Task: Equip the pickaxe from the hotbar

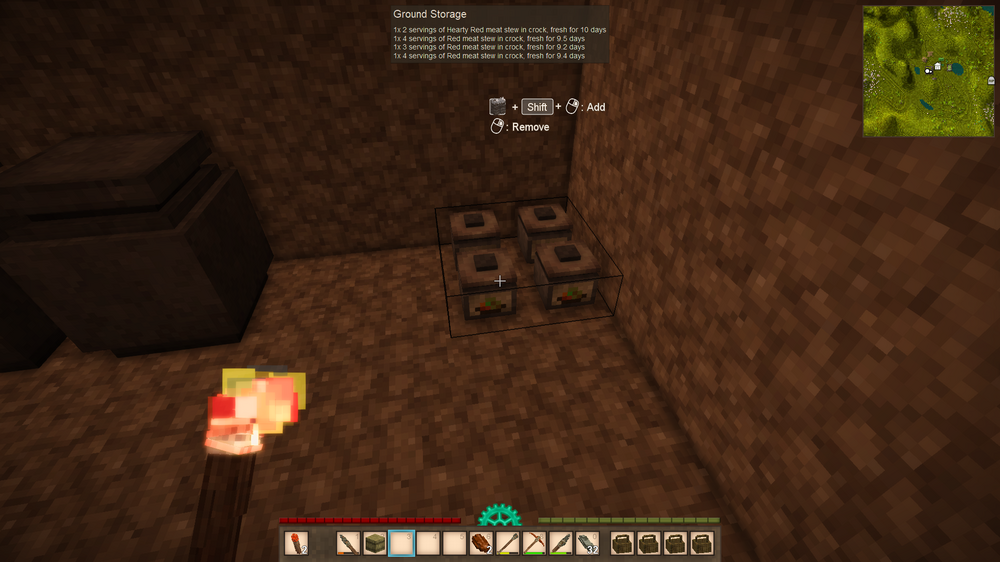Action: tap(535, 544)
